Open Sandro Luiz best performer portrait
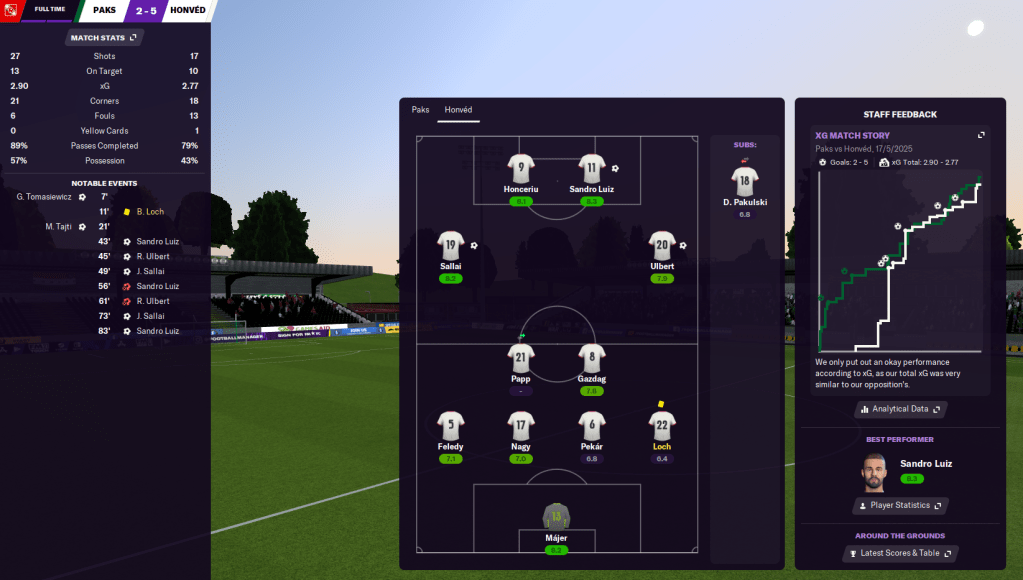 click(x=875, y=473)
